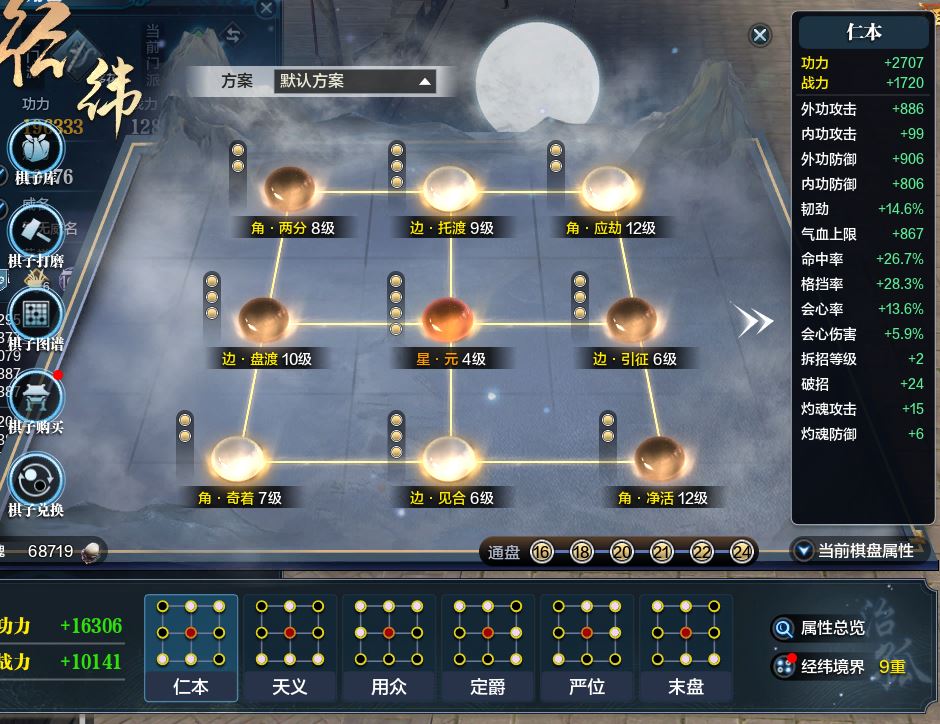Open 棋子兑换 piece exchange

[36, 482]
